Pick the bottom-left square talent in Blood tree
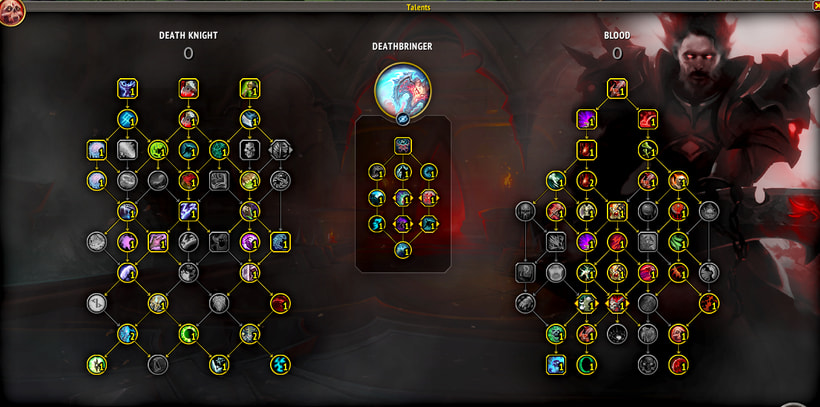820x407 pixels. pyautogui.click(x=556, y=364)
